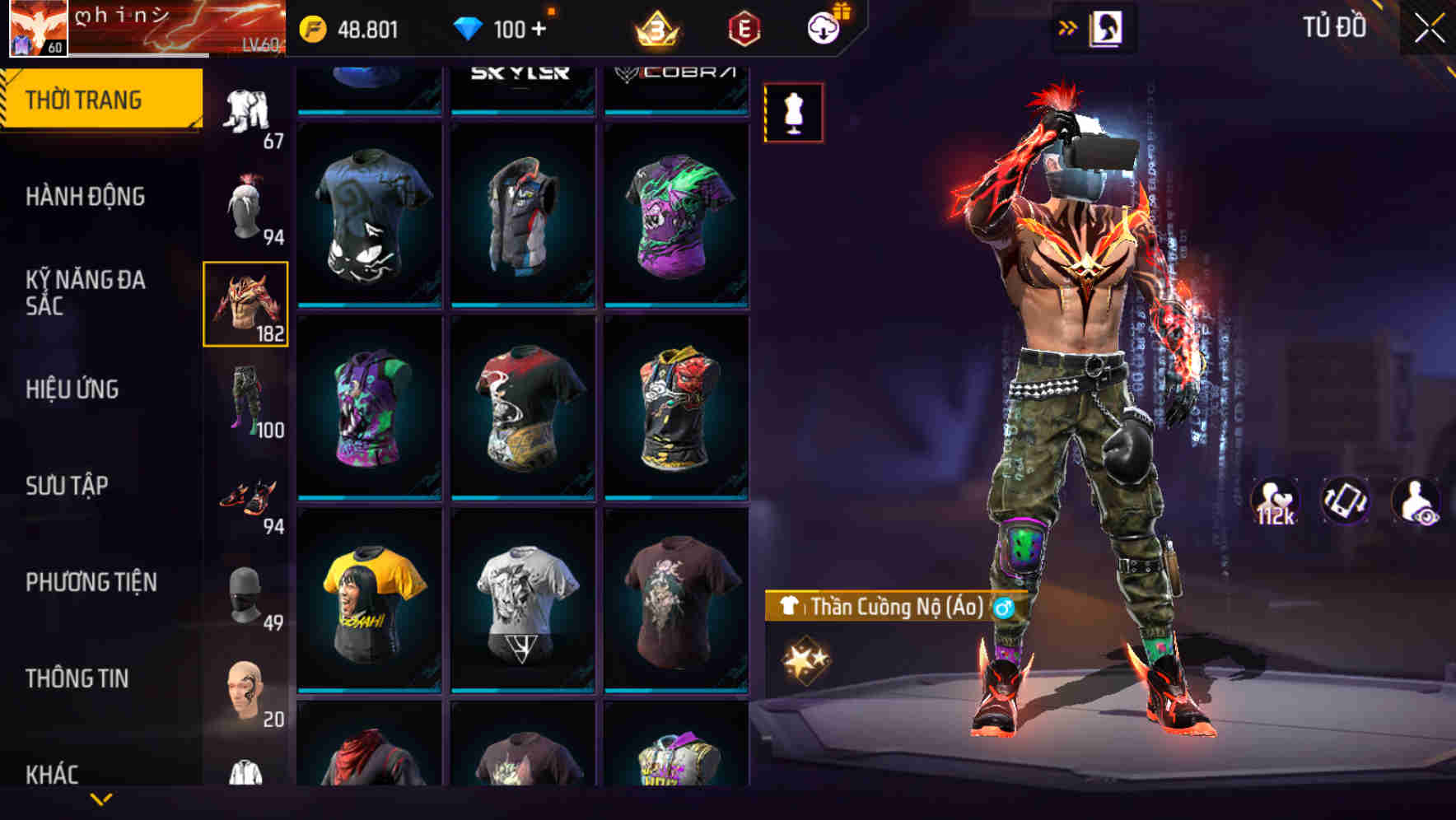The image size is (1456, 820).
Task: Tap the gift cloud download icon
Action: tap(824, 28)
